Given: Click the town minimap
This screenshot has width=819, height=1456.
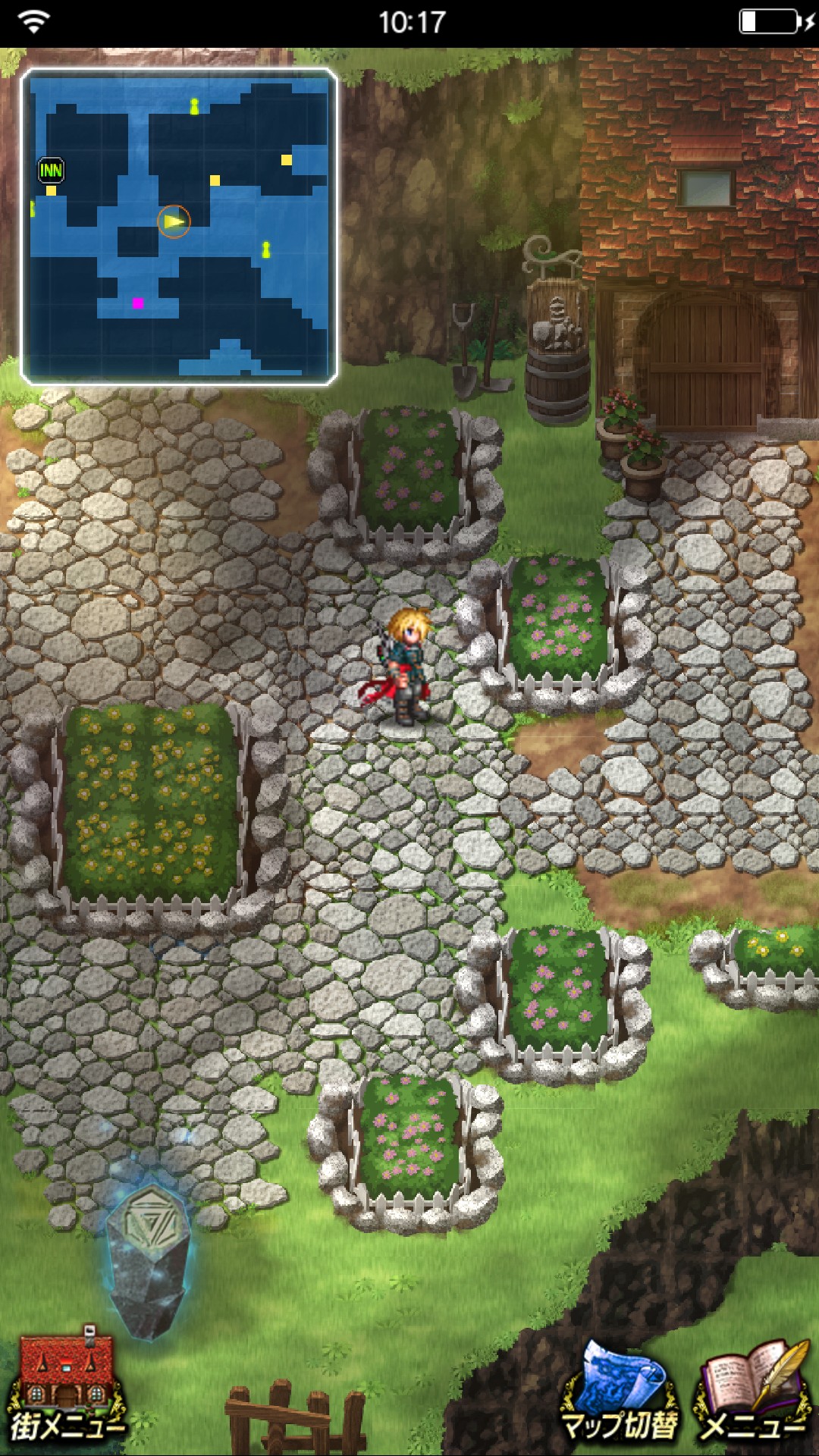Looking at the screenshot, I should click(179, 227).
